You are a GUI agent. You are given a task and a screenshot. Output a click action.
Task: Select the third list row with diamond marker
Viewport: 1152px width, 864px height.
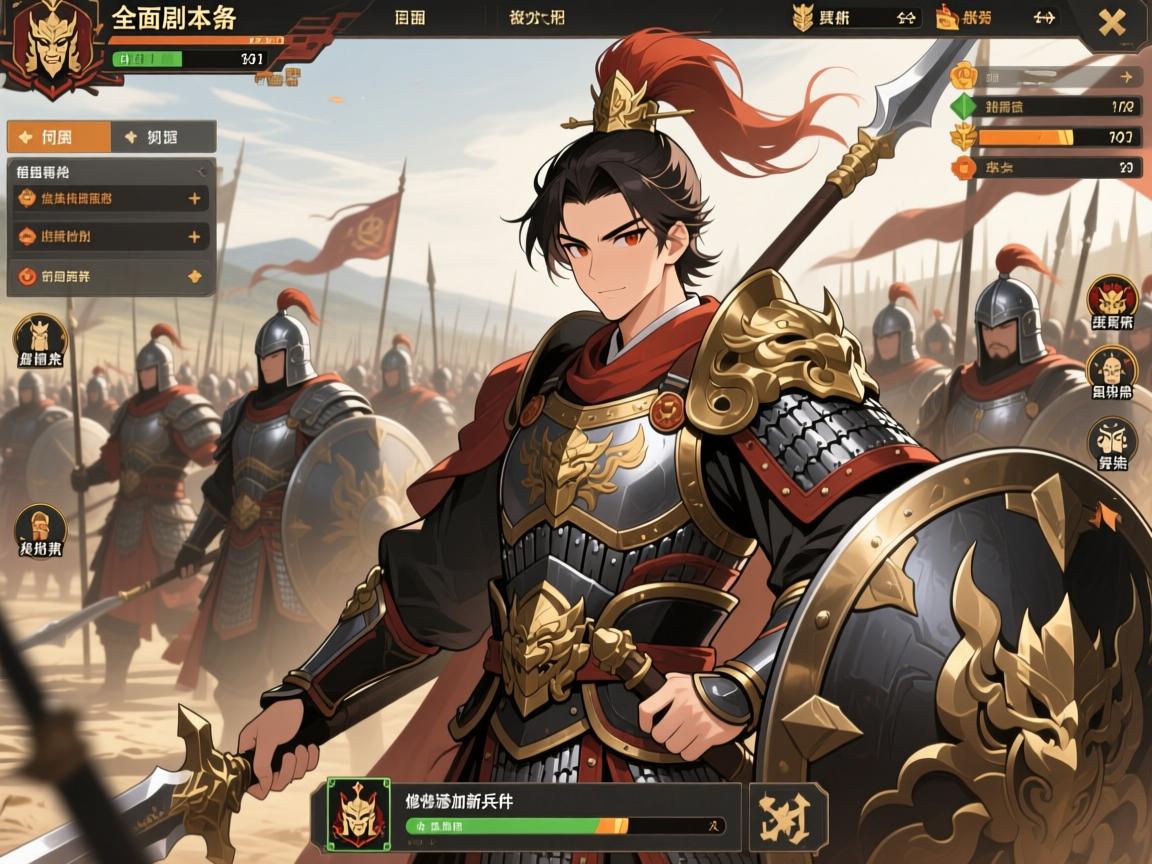tap(110, 276)
